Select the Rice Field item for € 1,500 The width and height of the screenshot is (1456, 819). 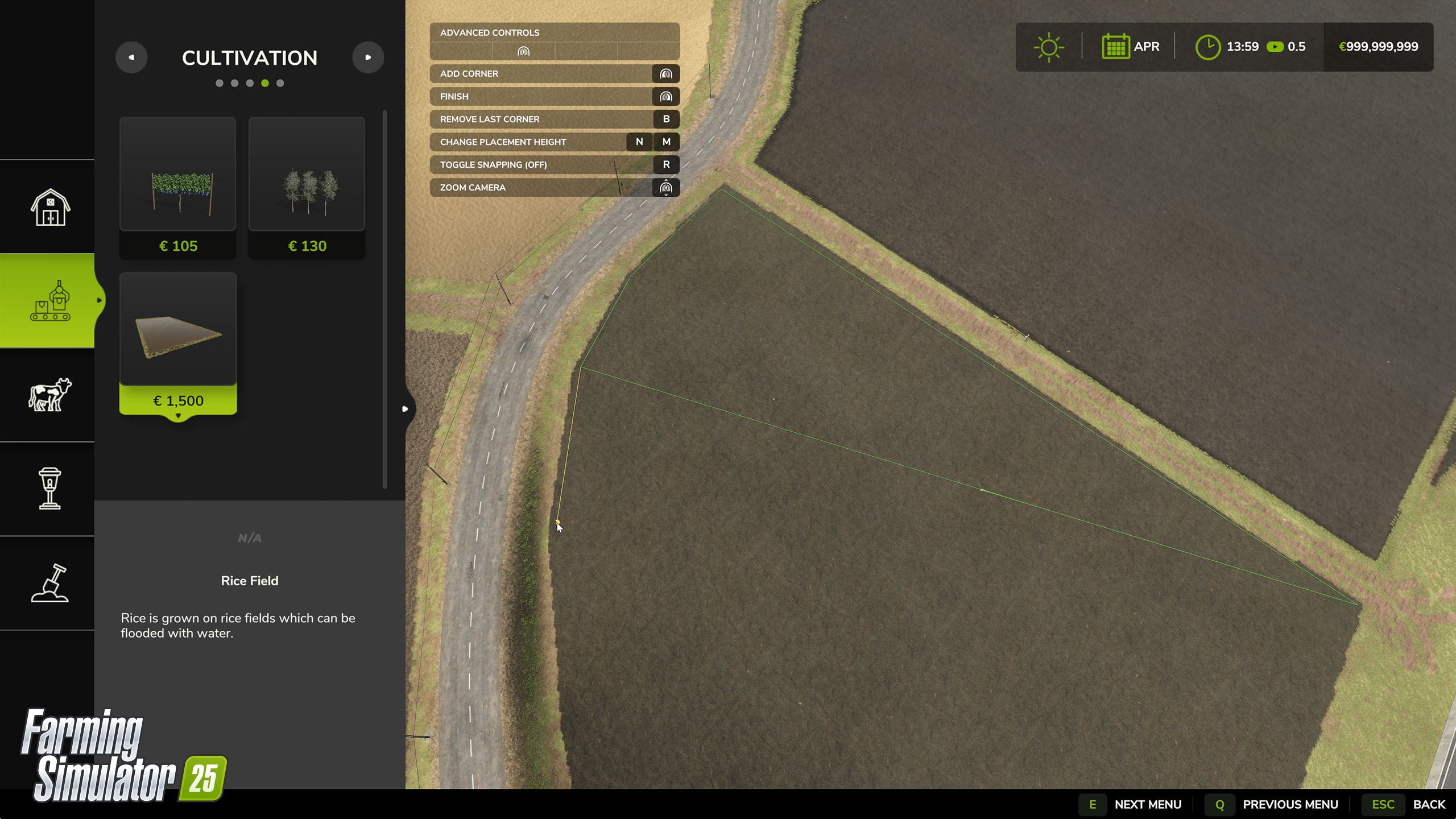tap(178, 343)
